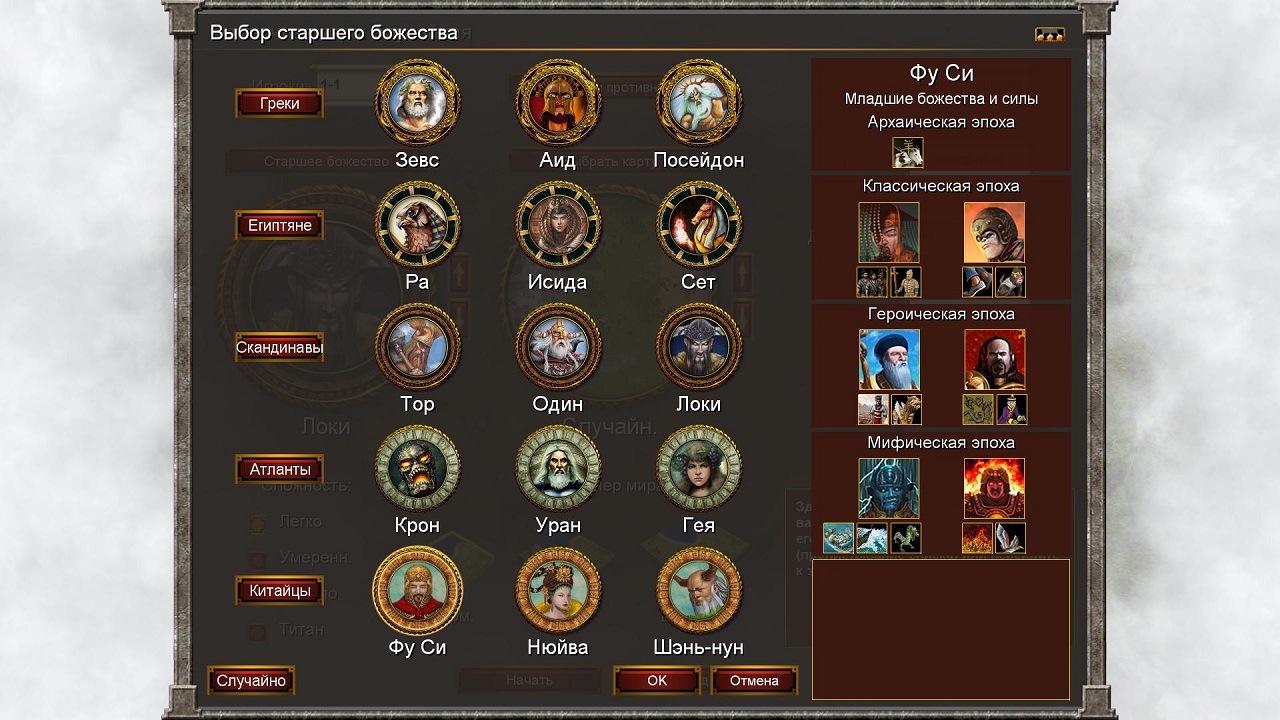
Task: Select the Kronos (Крон) portrait
Action: (417, 469)
